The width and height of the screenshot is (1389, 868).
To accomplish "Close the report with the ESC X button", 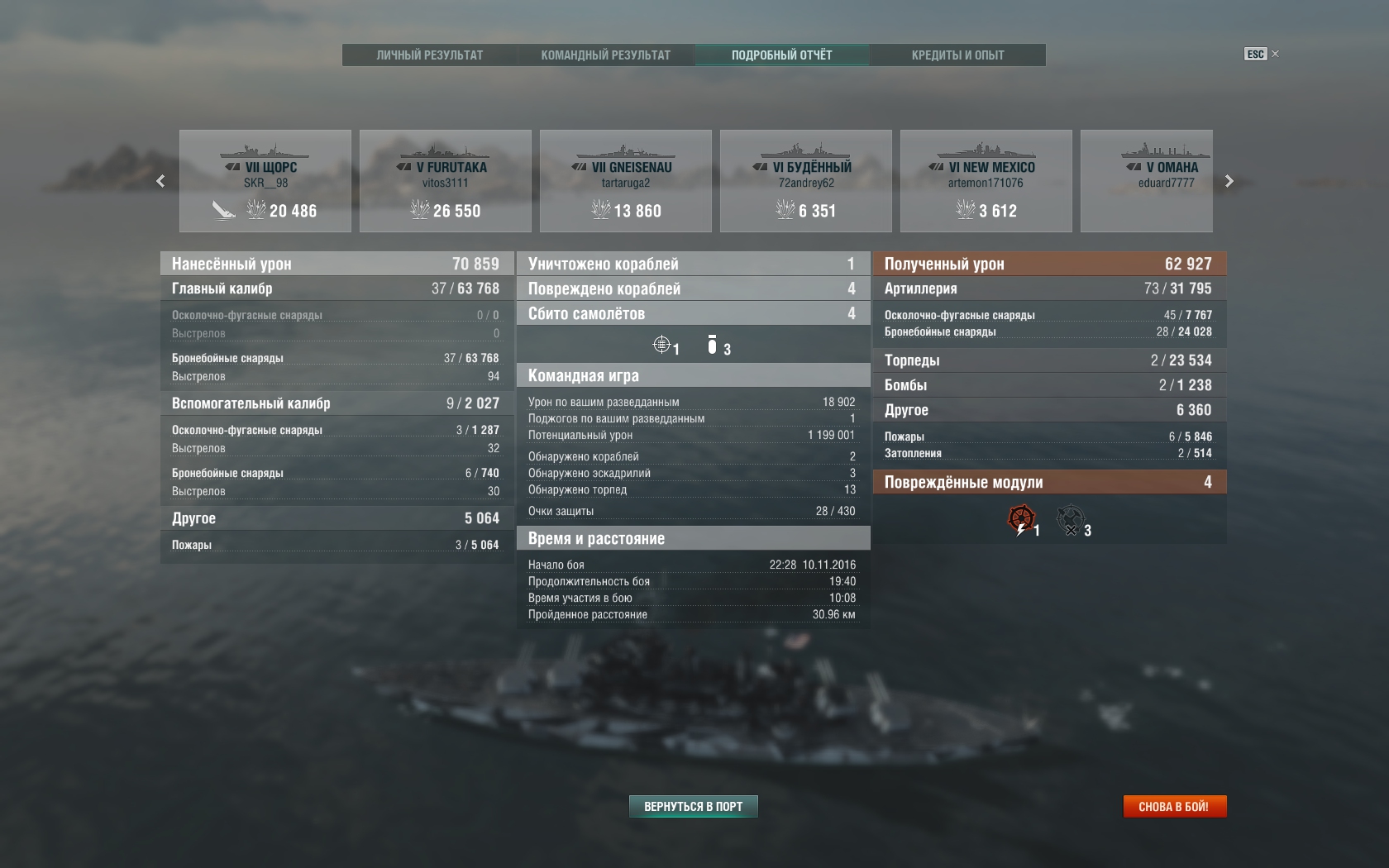I will (x=1262, y=54).
